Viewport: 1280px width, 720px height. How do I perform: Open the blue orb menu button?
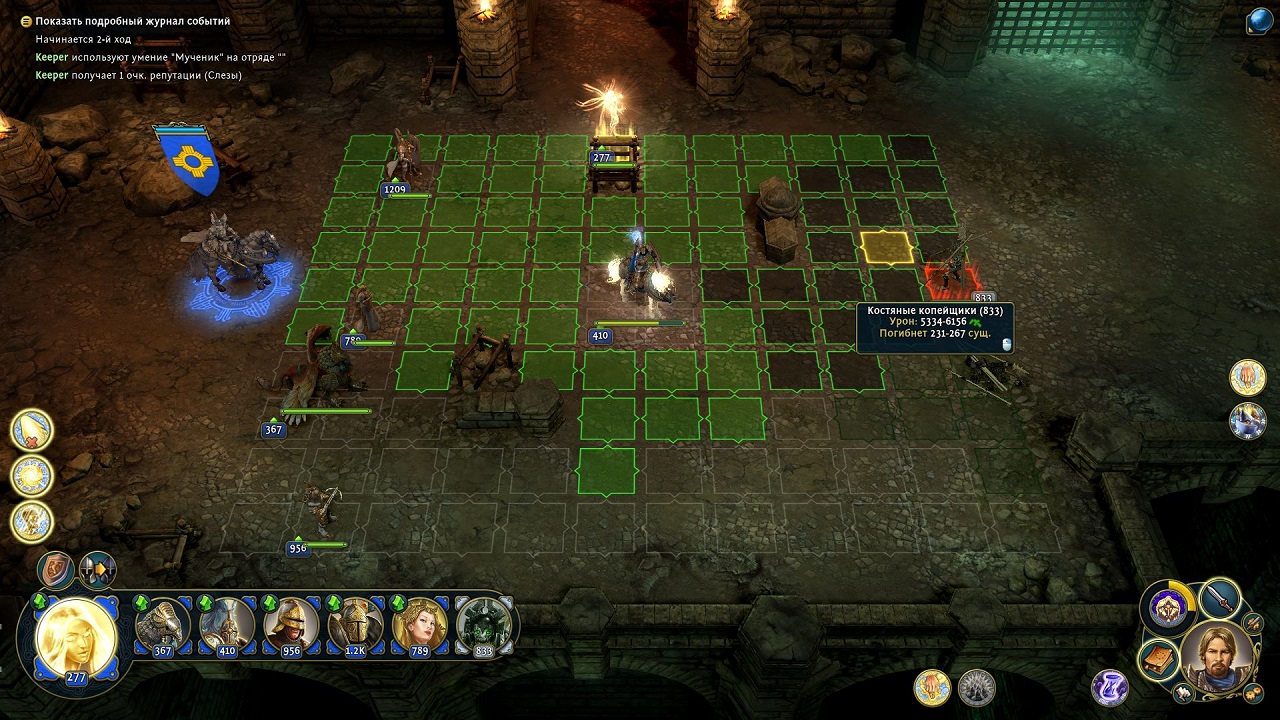1259,22
